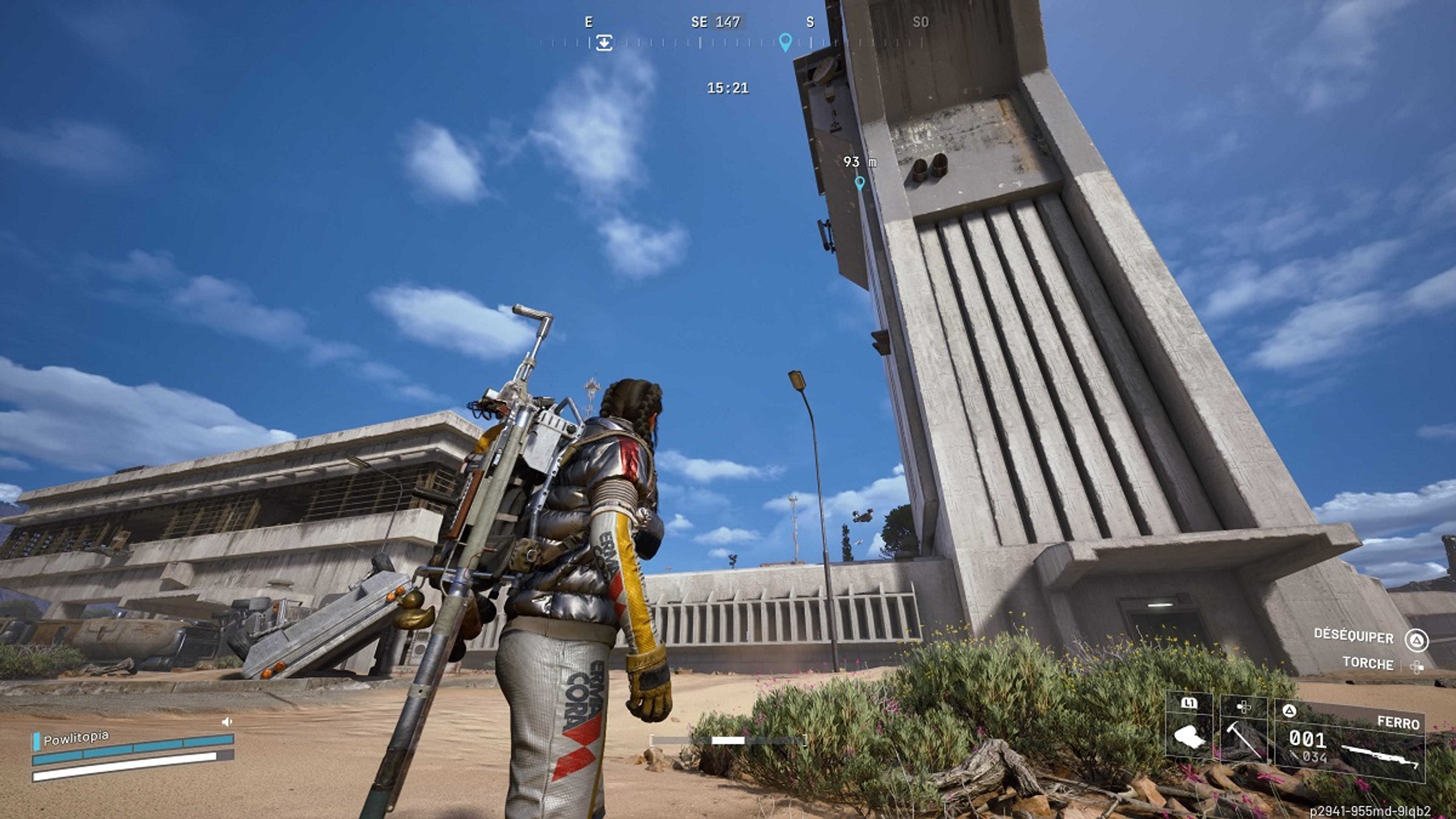
Task: Click the L1 button prompt icon
Action: (x=1190, y=703)
